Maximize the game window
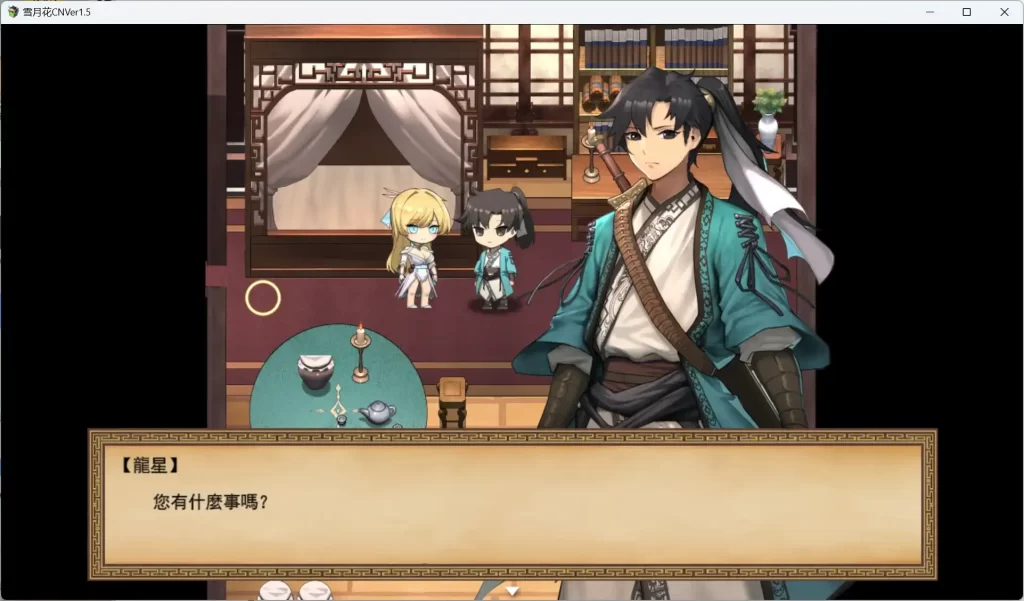This screenshot has width=1024, height=601. coord(967,12)
